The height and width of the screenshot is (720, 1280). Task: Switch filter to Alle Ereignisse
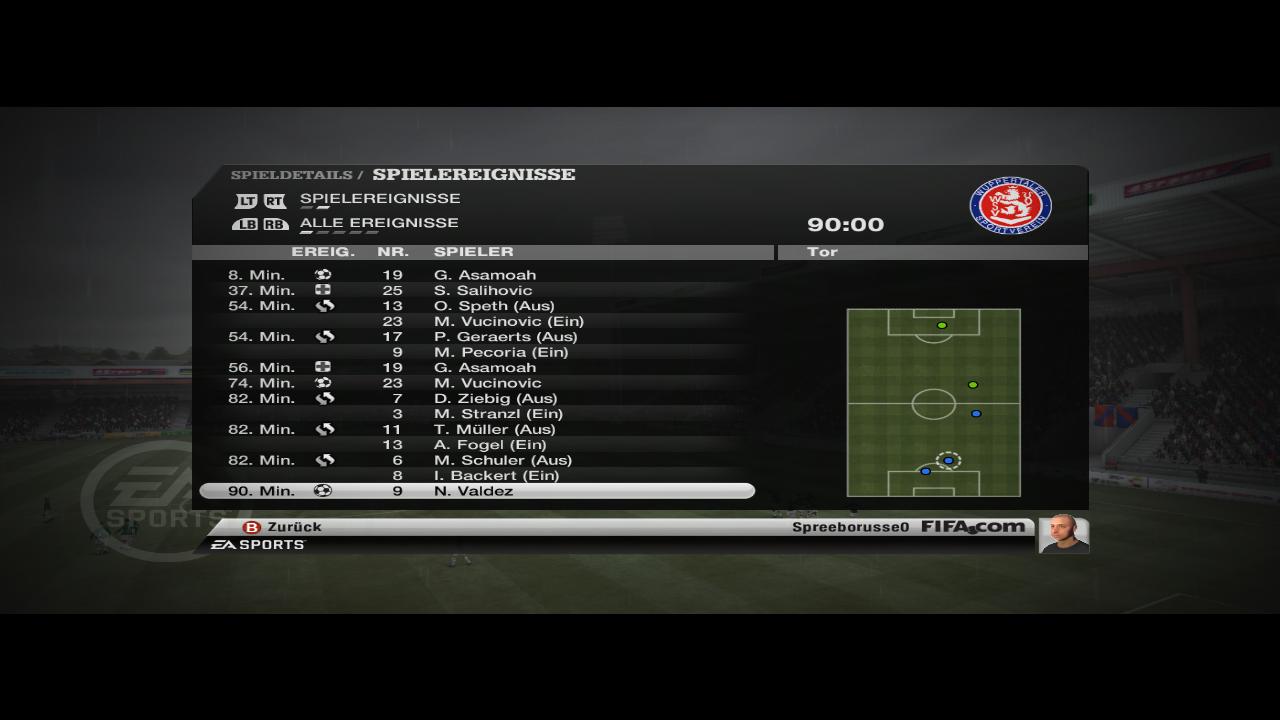pos(378,223)
